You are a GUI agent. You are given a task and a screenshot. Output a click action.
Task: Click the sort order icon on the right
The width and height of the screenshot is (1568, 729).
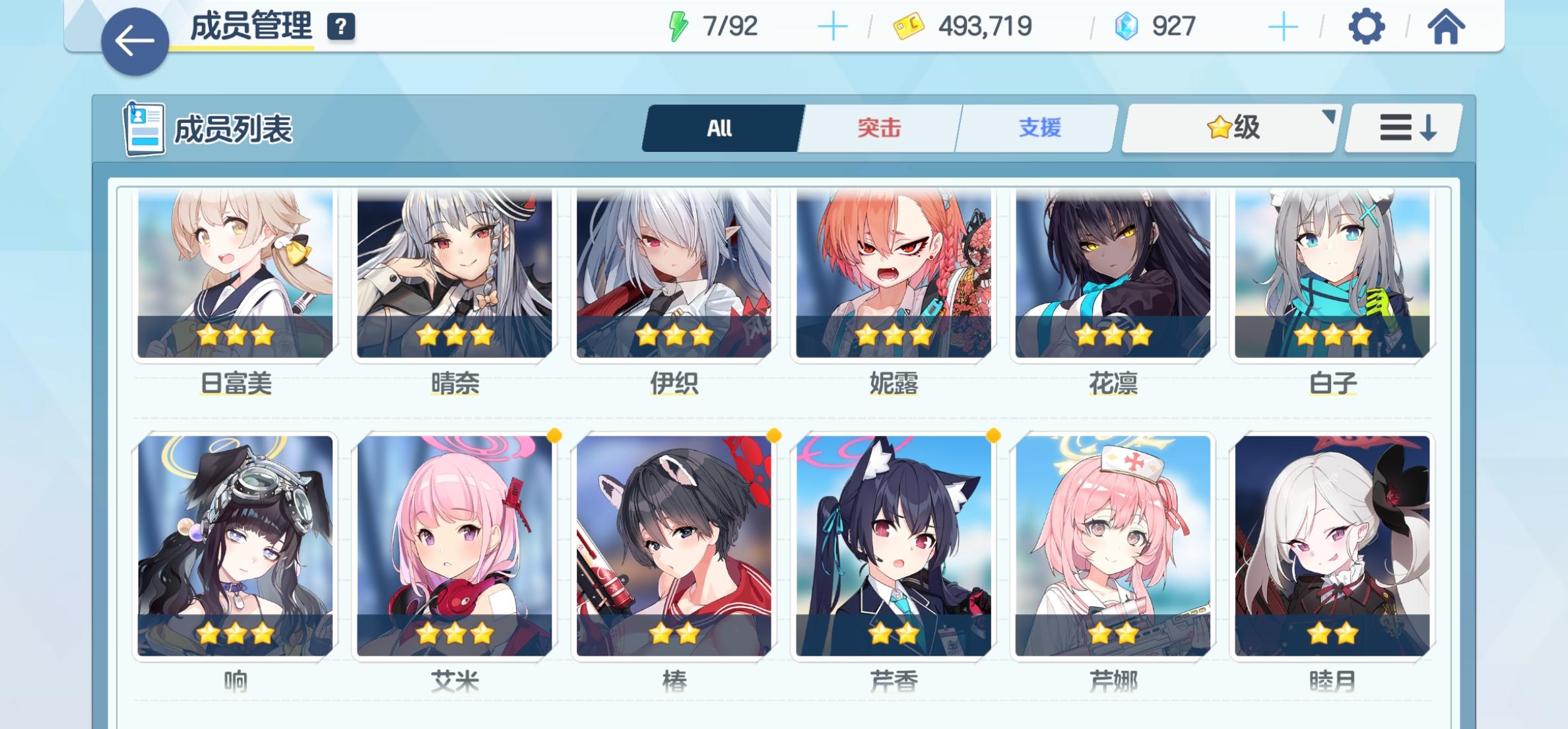(1402, 129)
